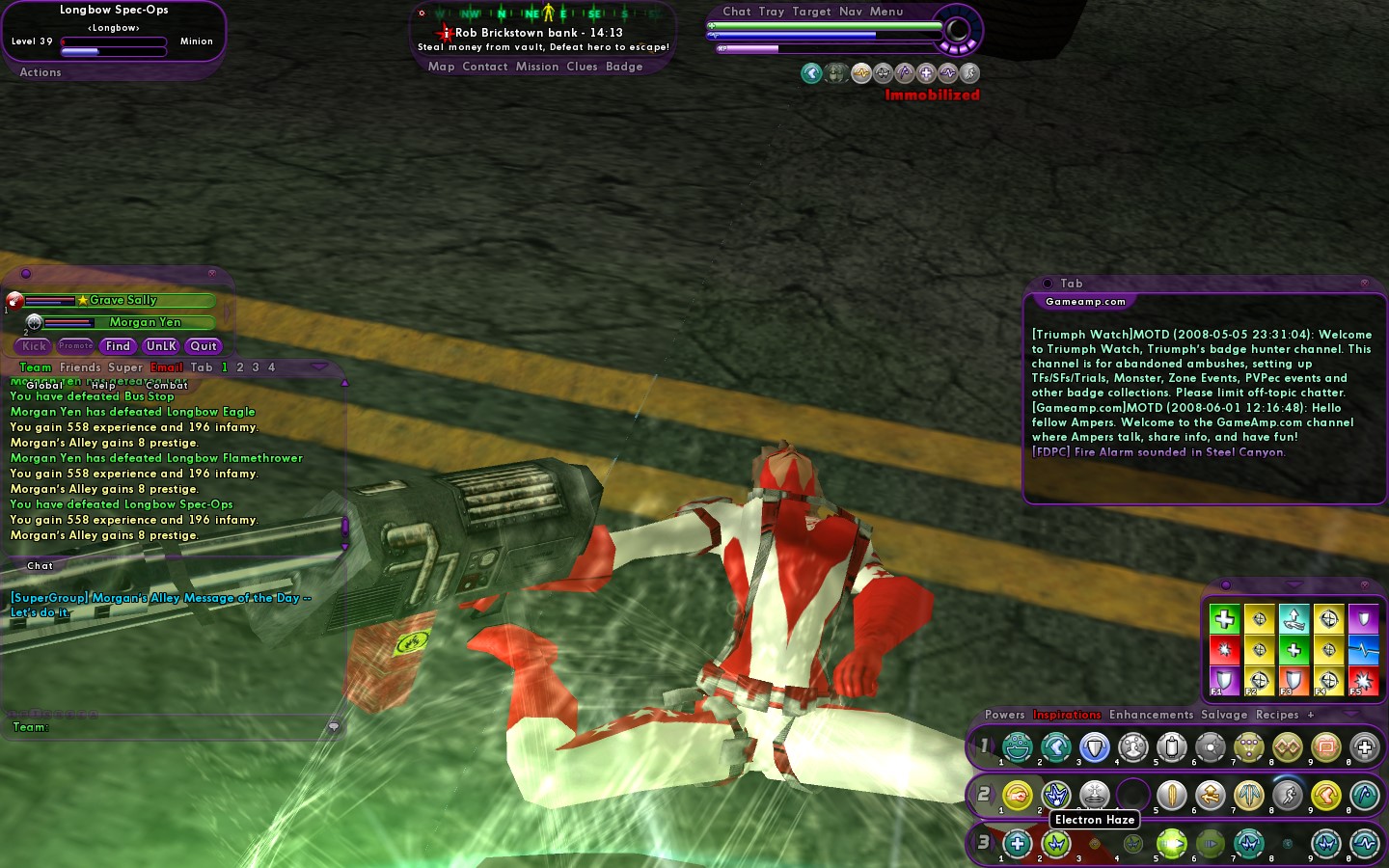The height and width of the screenshot is (868, 1389).
Task: Switch to the Friends tab
Action: (x=80, y=367)
